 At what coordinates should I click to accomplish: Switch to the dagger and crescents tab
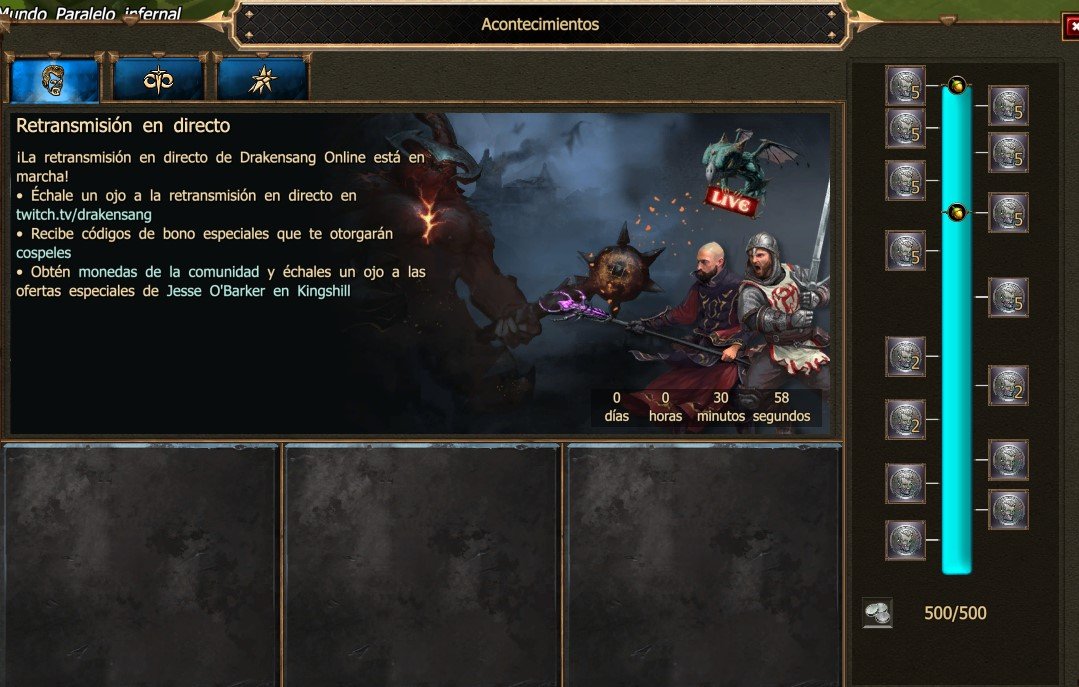158,80
